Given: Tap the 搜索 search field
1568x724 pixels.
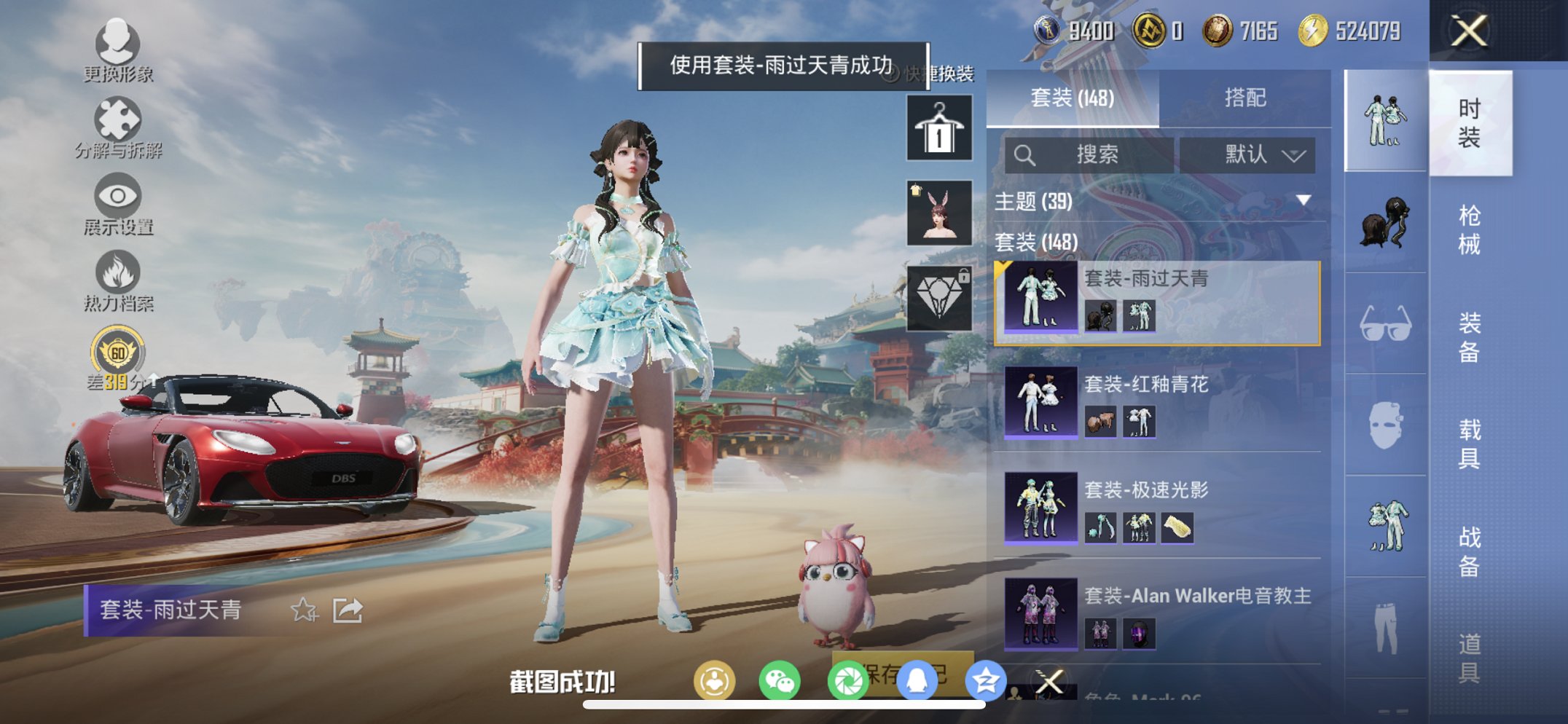Looking at the screenshot, I should [x=1087, y=154].
